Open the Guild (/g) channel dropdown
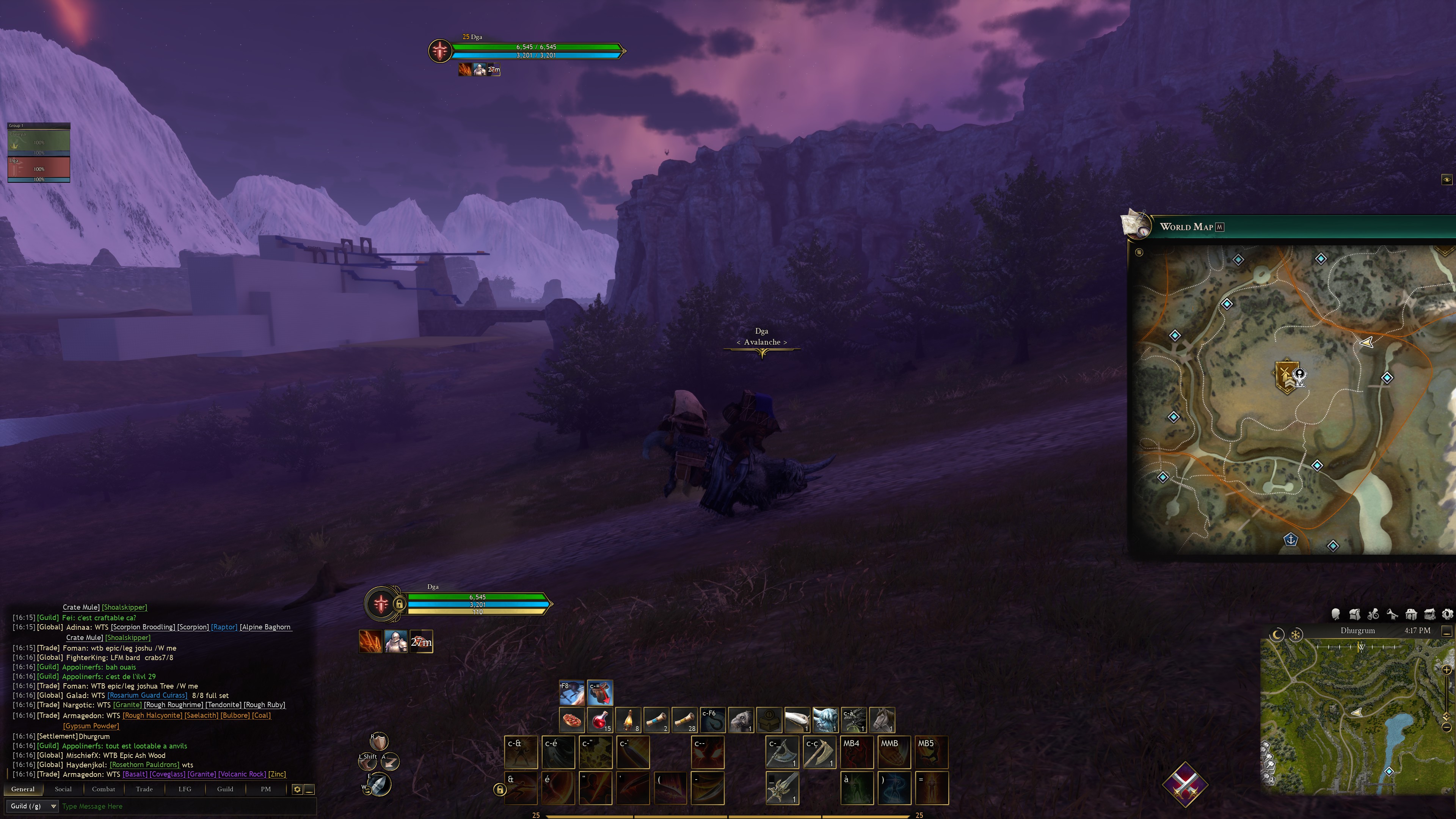The height and width of the screenshot is (819, 1456). [x=33, y=806]
